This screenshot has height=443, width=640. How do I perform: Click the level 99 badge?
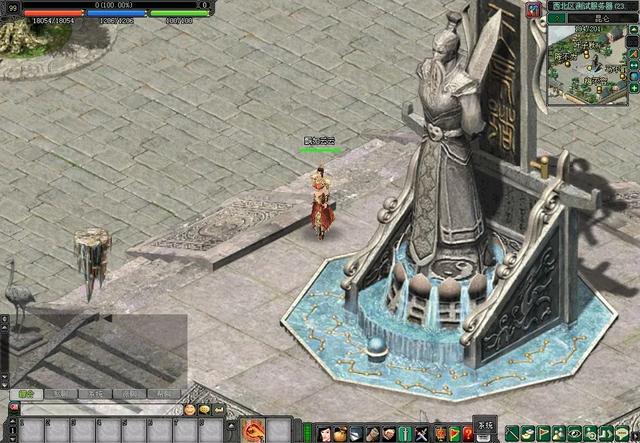pos(13,7)
